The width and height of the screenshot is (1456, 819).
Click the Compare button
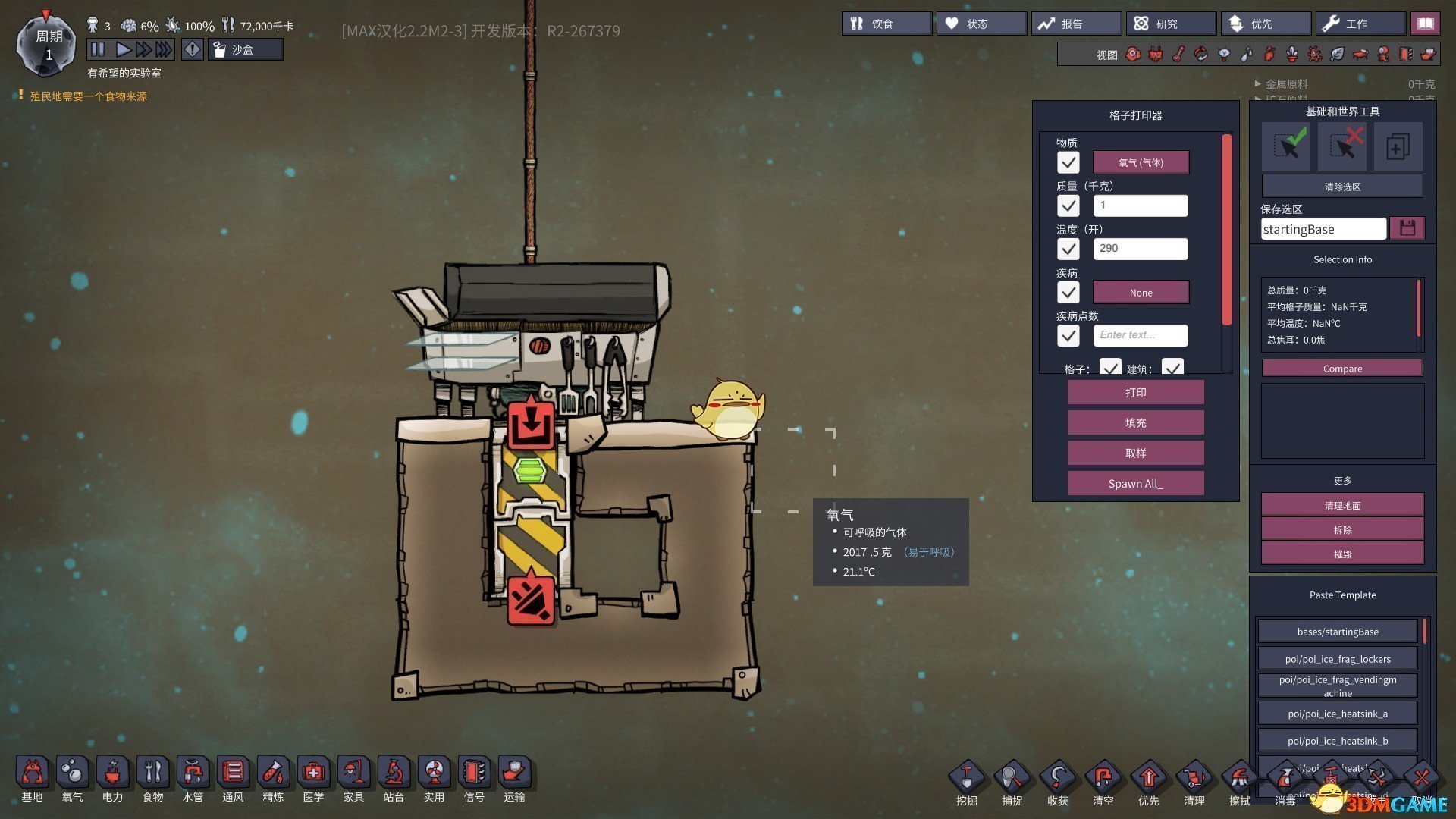pyautogui.click(x=1342, y=369)
